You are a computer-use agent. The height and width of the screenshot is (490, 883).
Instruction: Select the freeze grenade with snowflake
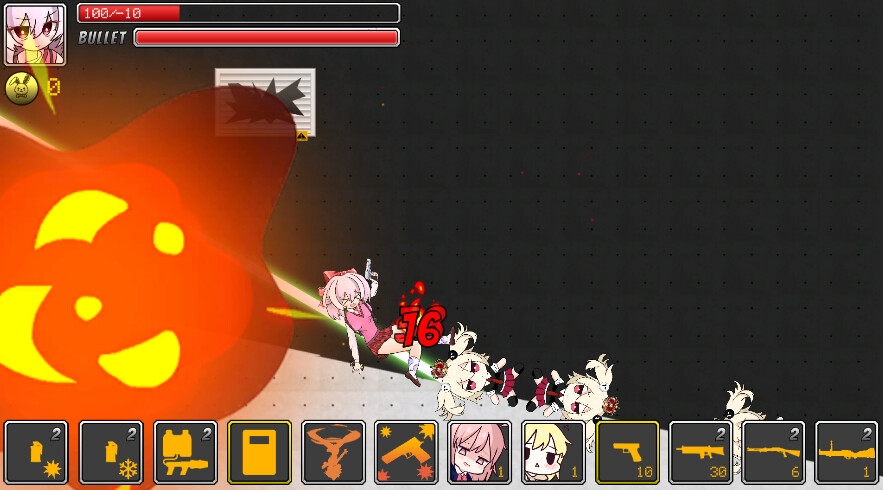[111, 452]
